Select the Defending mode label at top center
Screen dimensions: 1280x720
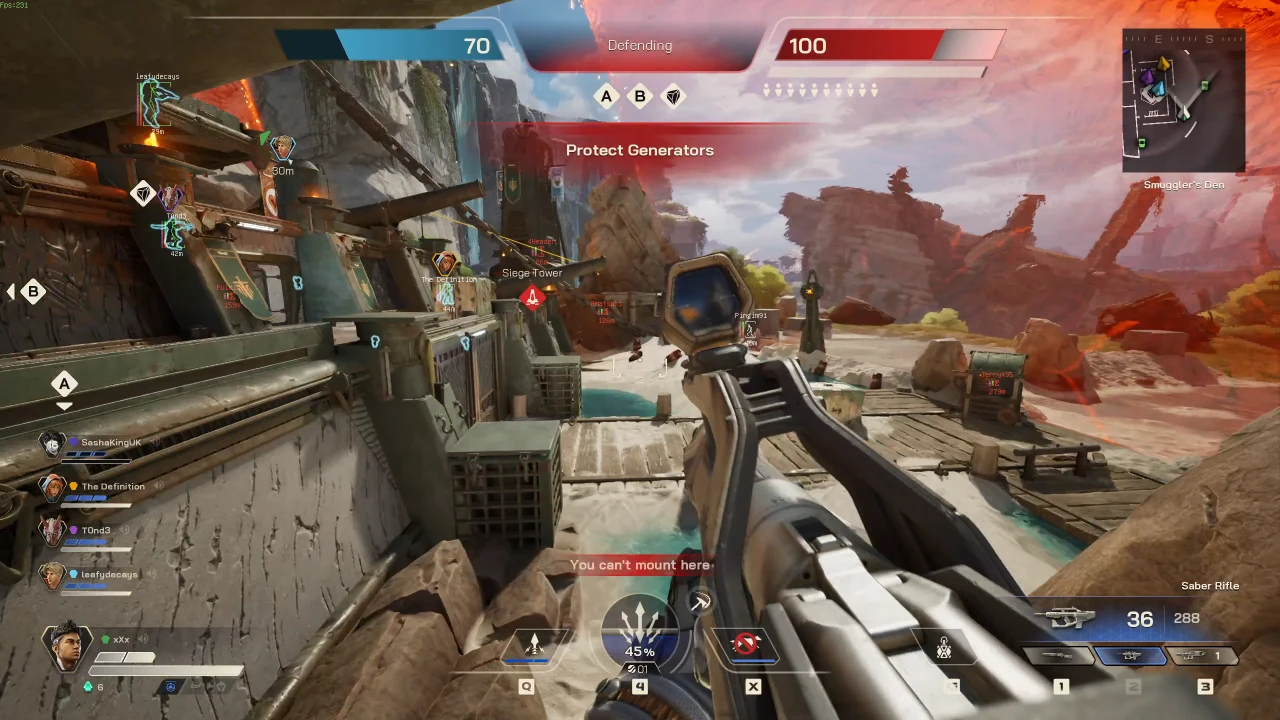pyautogui.click(x=640, y=45)
